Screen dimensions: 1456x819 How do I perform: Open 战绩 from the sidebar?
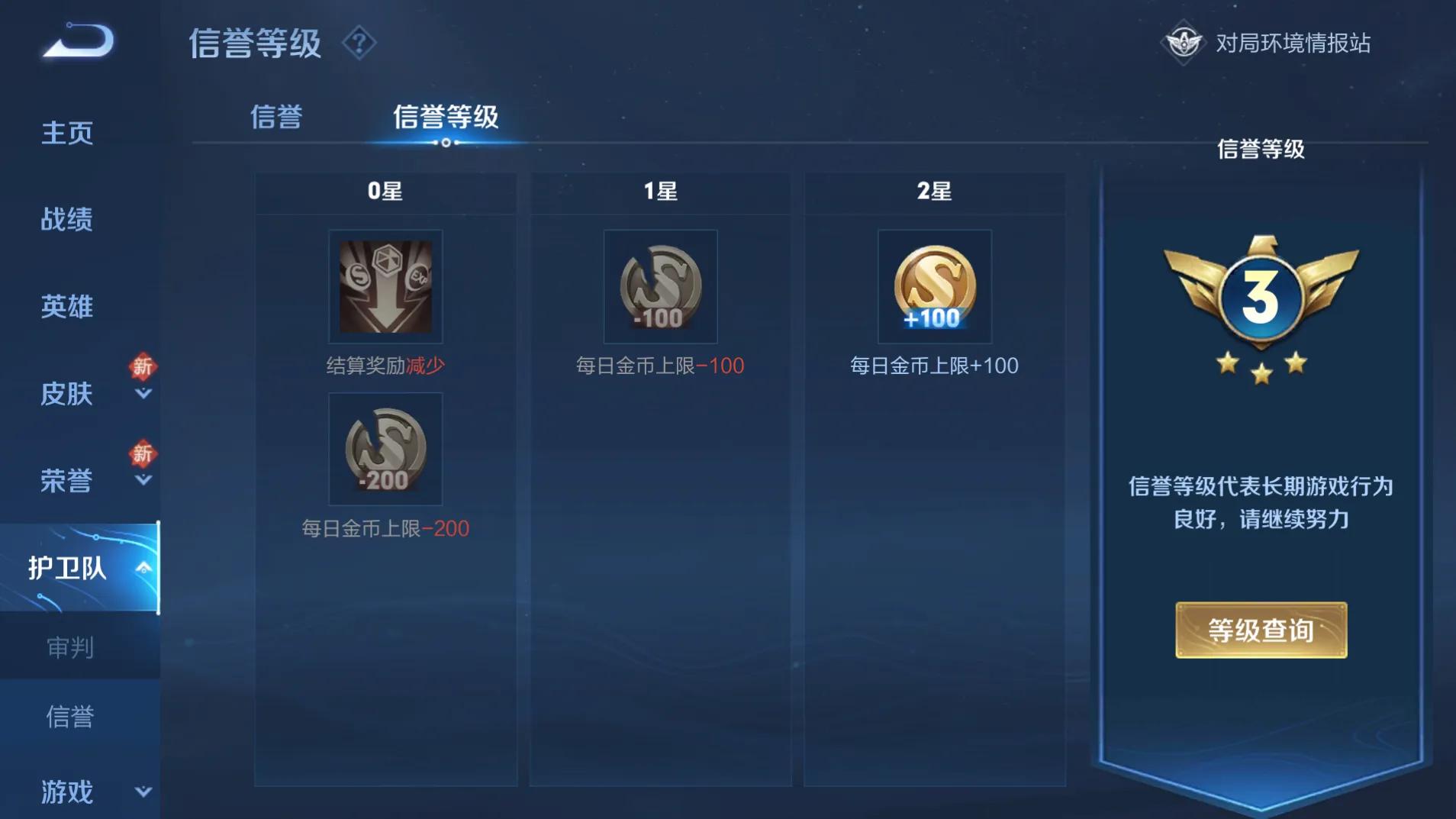(66, 220)
